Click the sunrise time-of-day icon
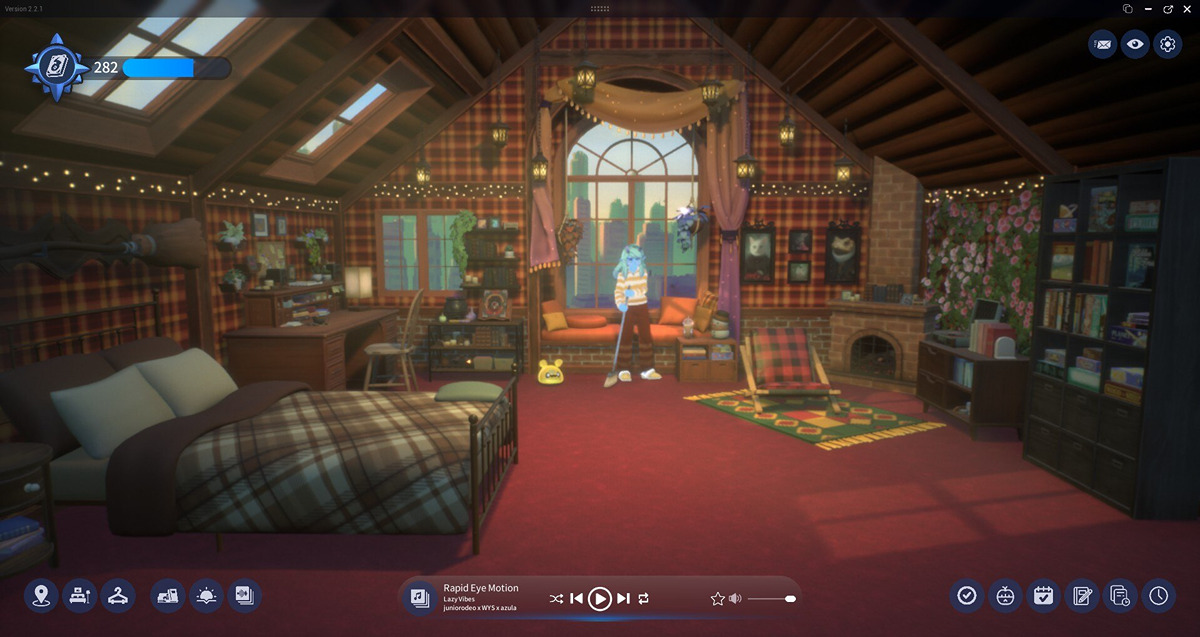The height and width of the screenshot is (637, 1200). (206, 596)
